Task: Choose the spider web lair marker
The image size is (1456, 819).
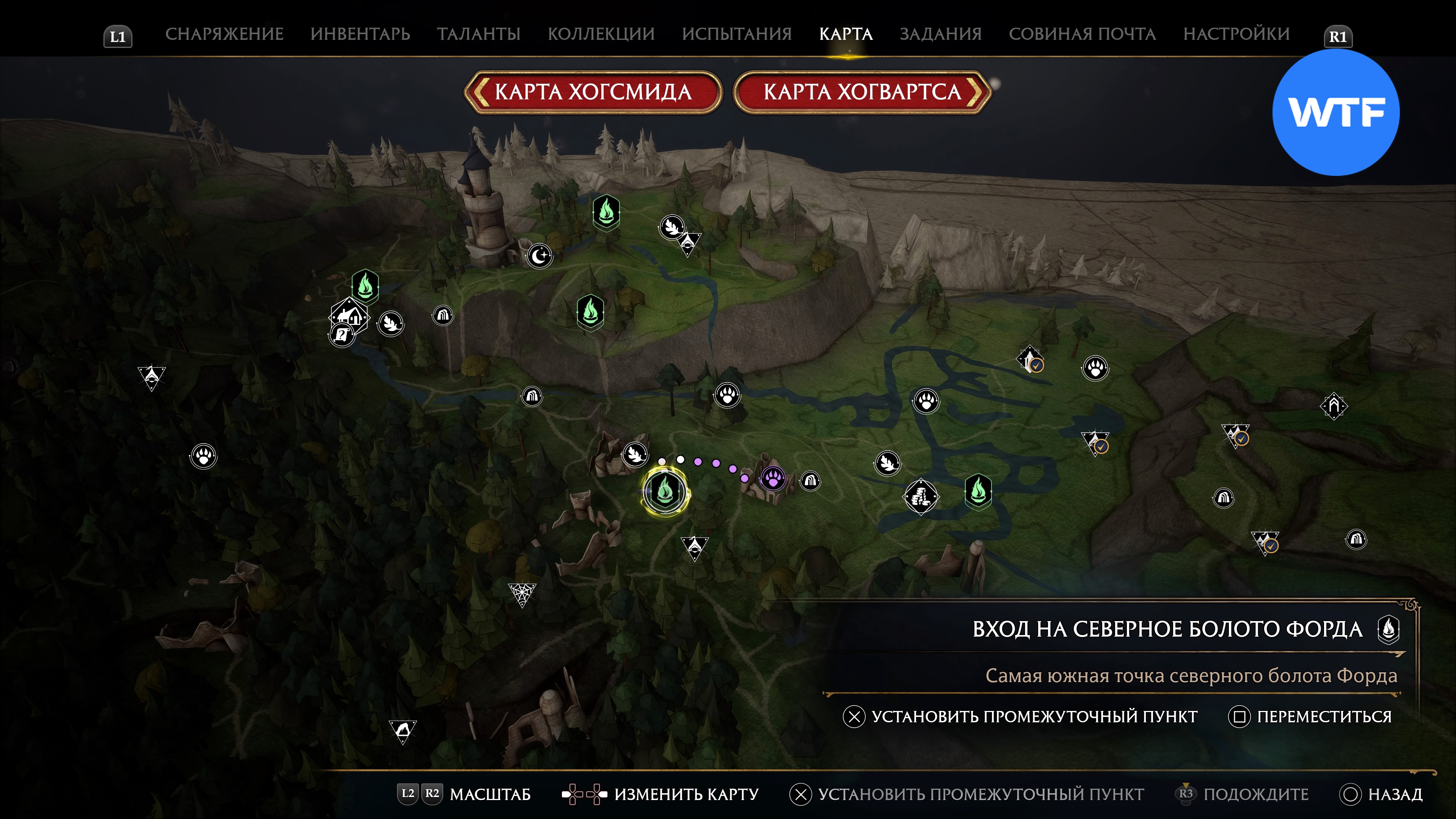Action: pyautogui.click(x=521, y=593)
